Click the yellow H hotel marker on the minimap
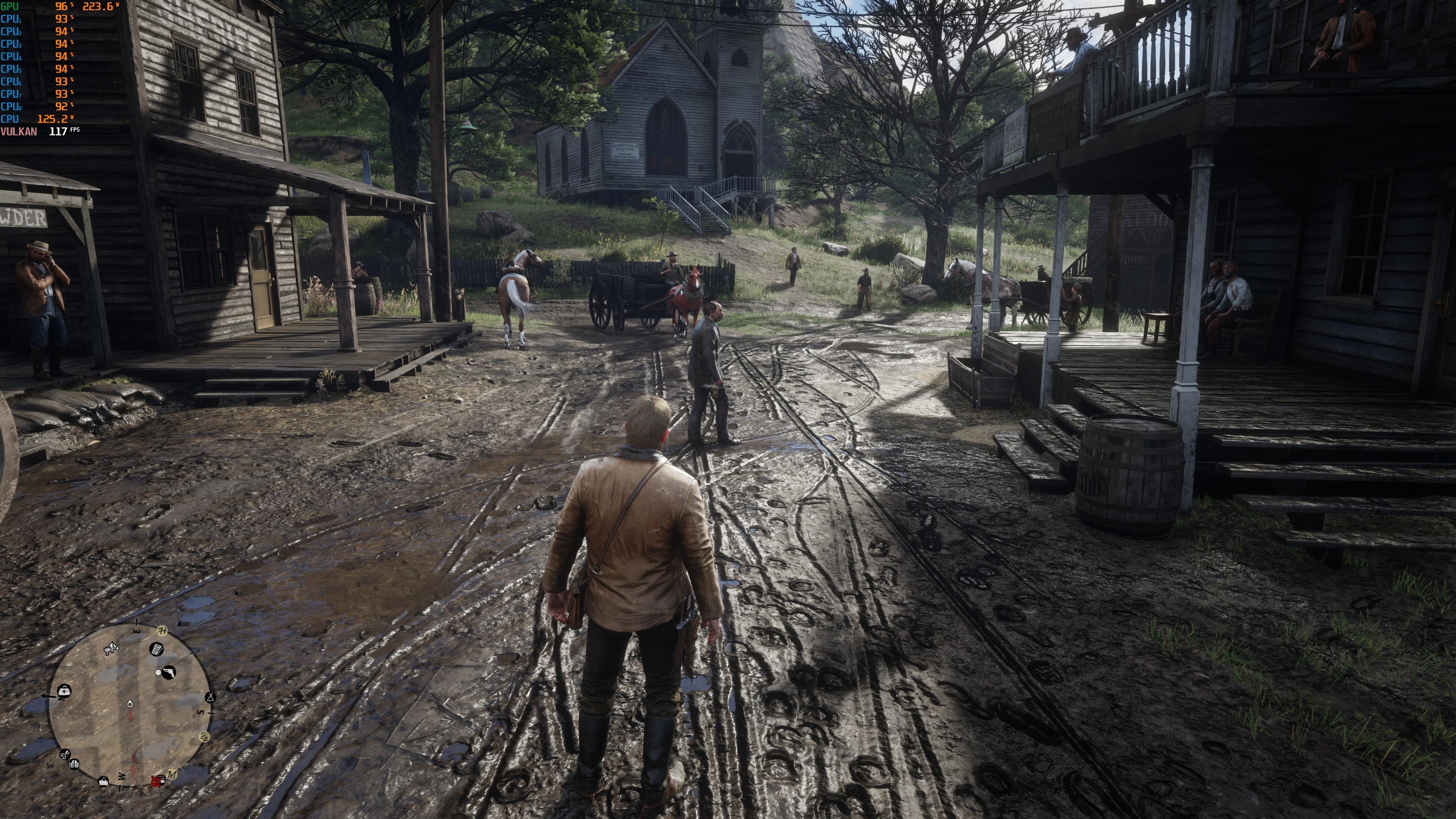Screen dimensions: 1456x819 [x=162, y=631]
